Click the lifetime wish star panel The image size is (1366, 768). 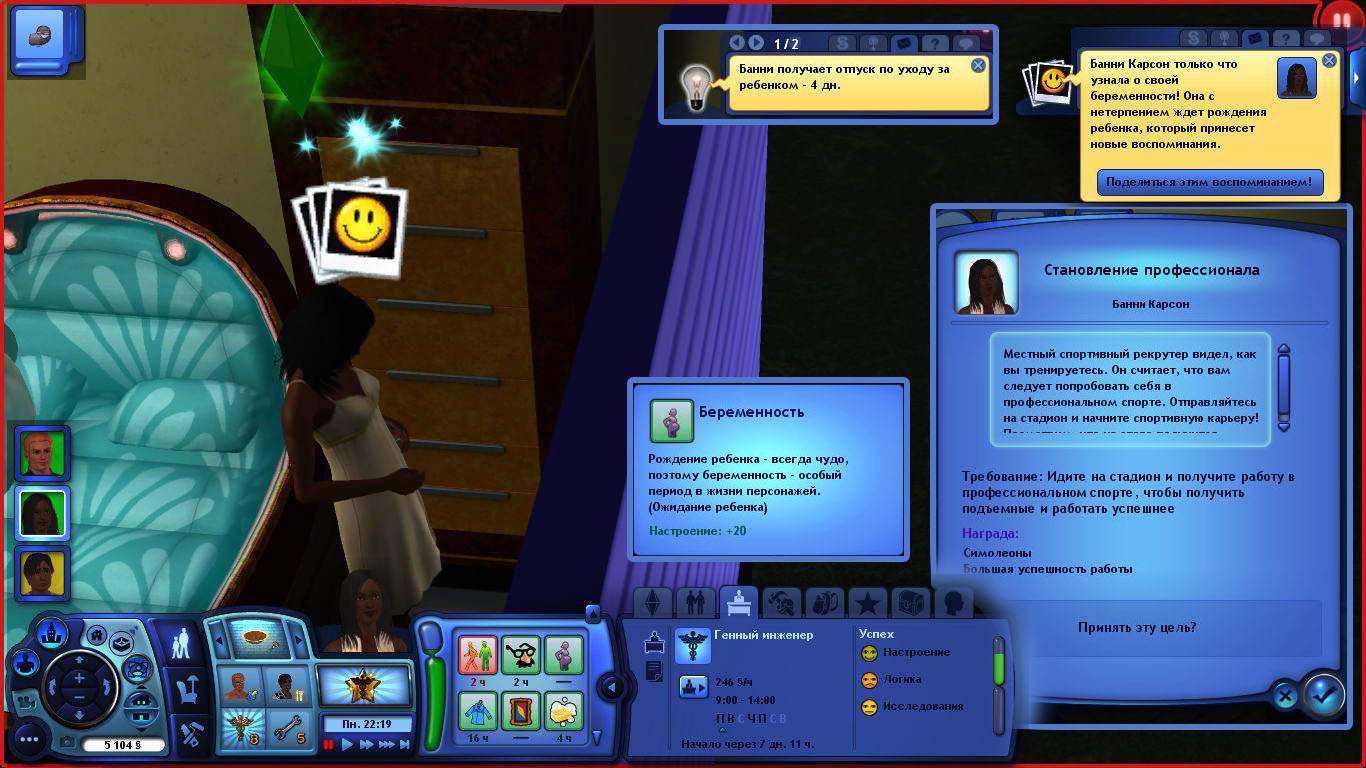point(364,686)
